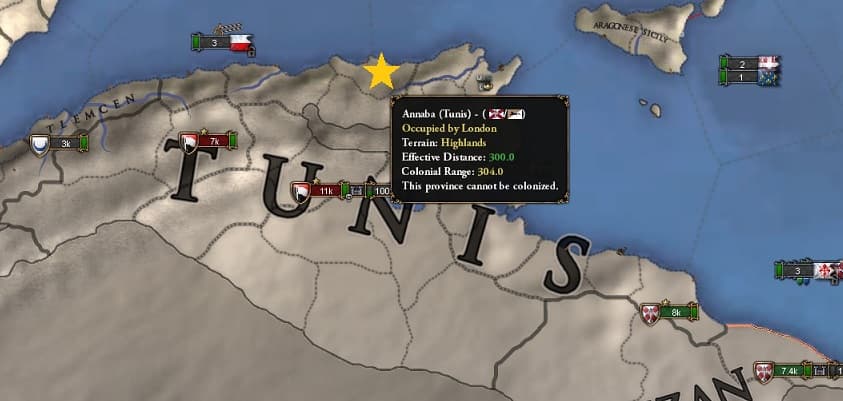The image size is (843, 401).
Task: Select the 3k army banner near Tlemcen
Action: (58, 144)
